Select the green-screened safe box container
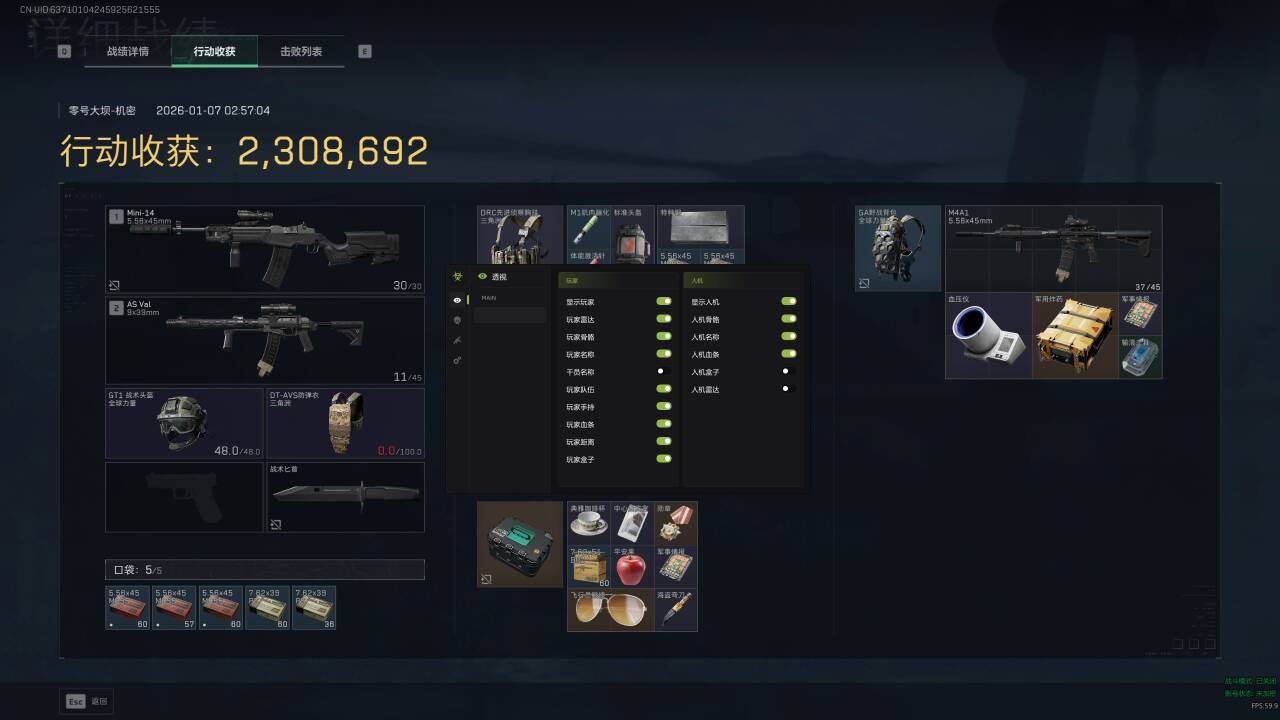Viewport: 1280px width, 720px height. click(x=520, y=544)
